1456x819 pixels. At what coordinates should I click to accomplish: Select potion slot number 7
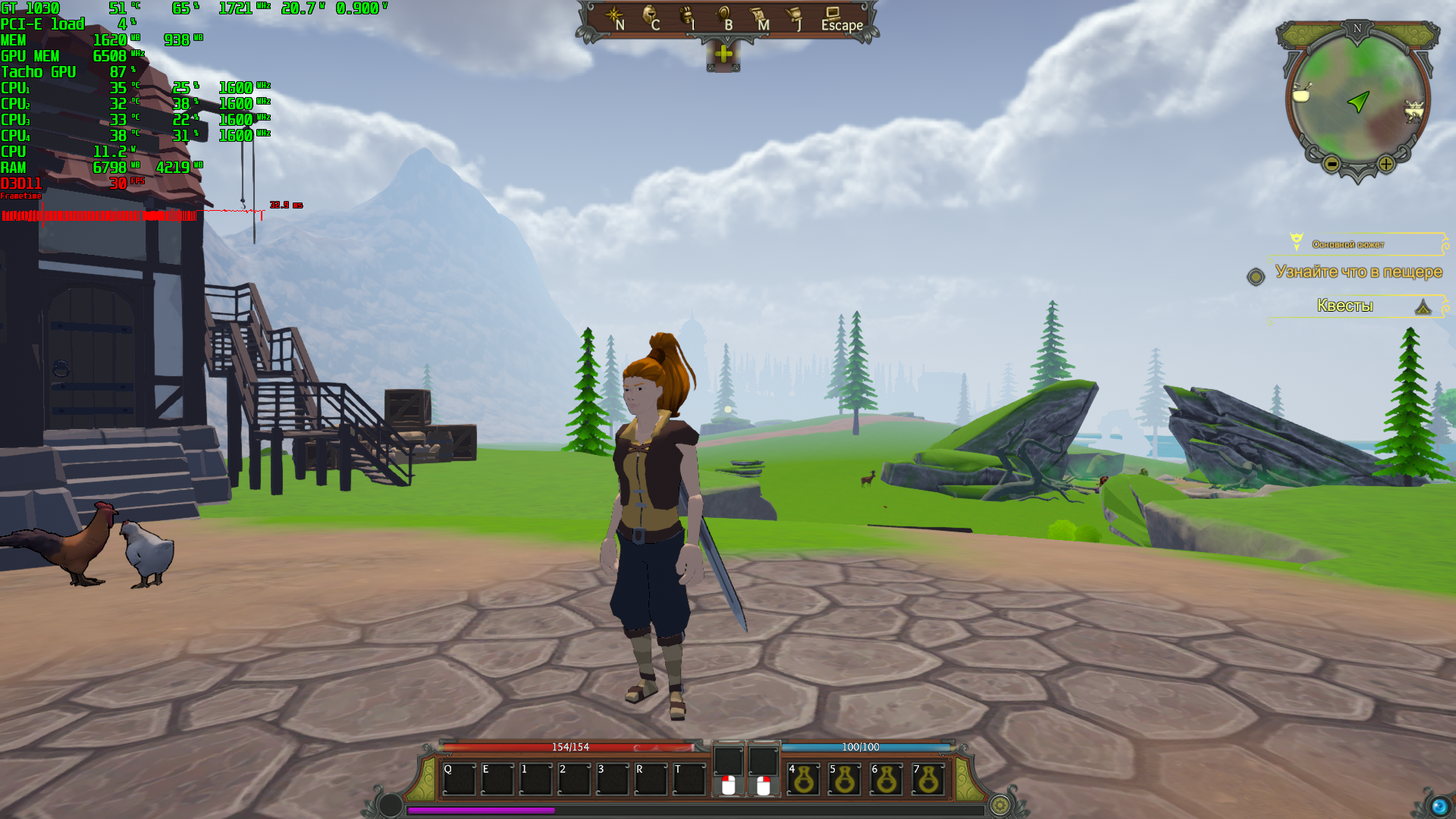[928, 780]
